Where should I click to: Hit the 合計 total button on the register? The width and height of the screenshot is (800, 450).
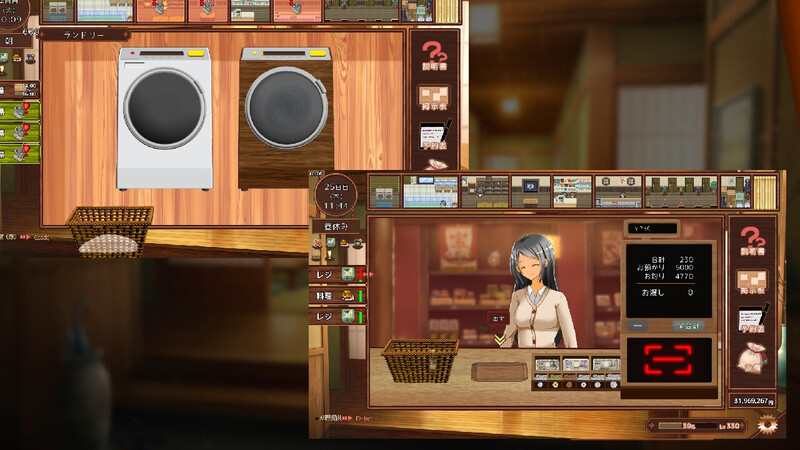tap(687, 326)
